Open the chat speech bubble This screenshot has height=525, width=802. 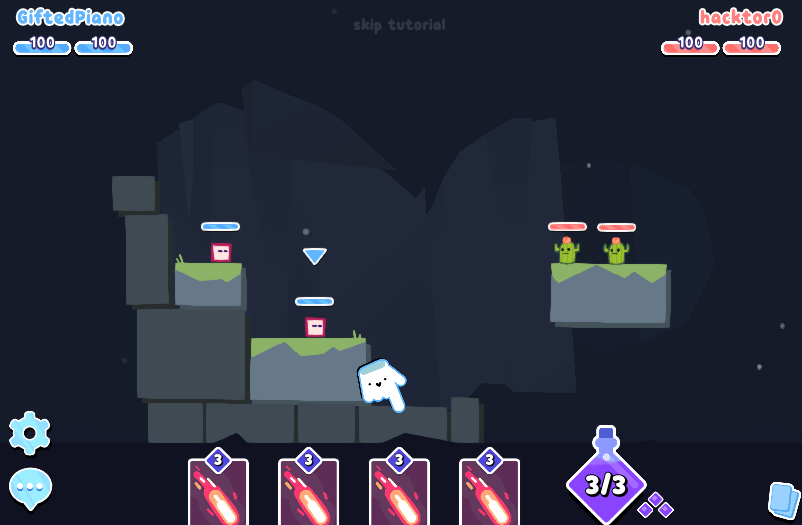(30, 487)
